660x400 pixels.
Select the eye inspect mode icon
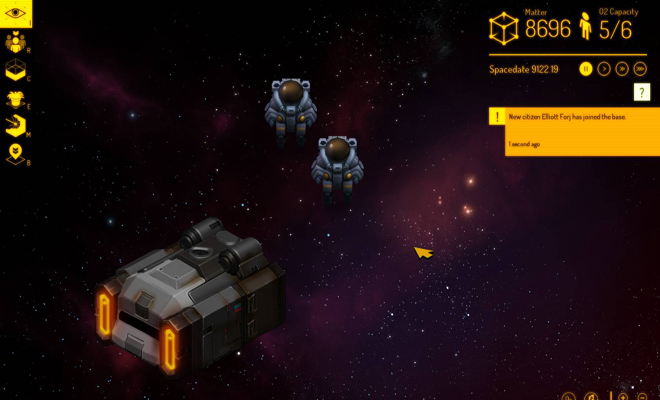click(x=16, y=14)
